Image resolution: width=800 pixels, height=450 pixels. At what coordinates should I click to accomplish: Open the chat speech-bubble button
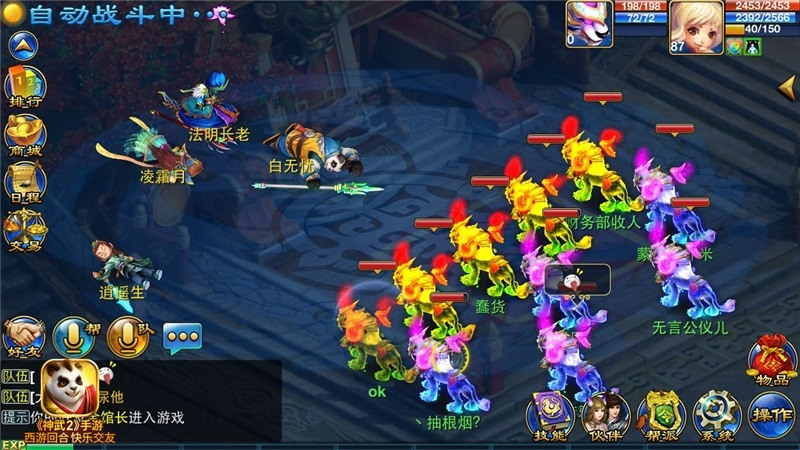(182, 338)
